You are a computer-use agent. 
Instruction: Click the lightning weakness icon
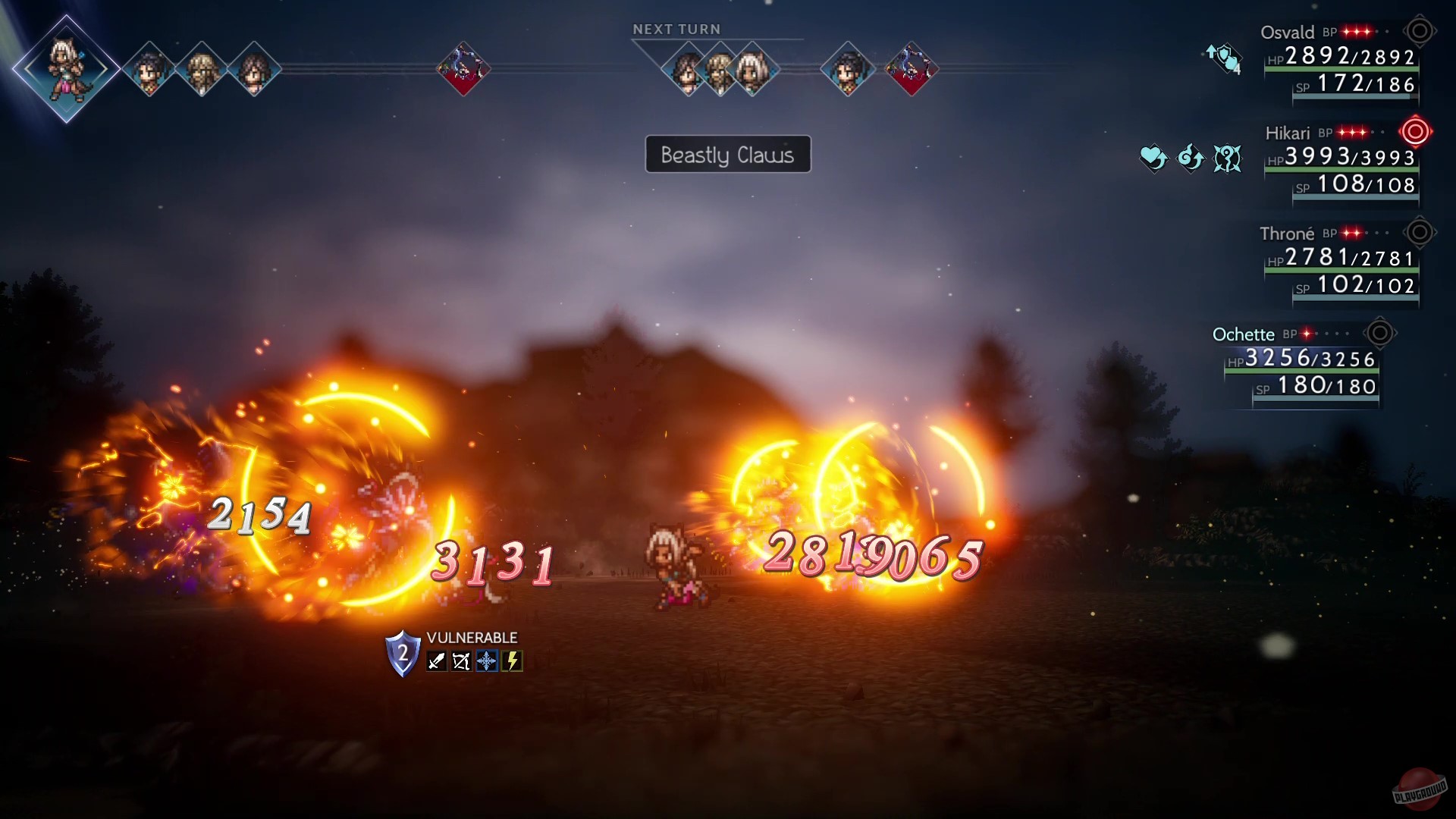pos(512,661)
